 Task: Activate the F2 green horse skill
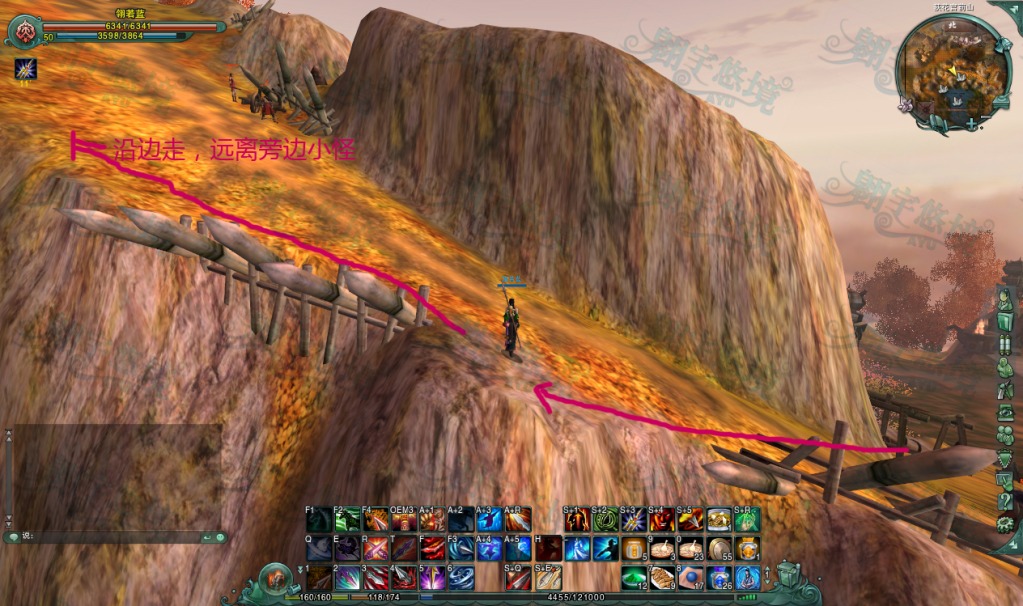[347, 520]
